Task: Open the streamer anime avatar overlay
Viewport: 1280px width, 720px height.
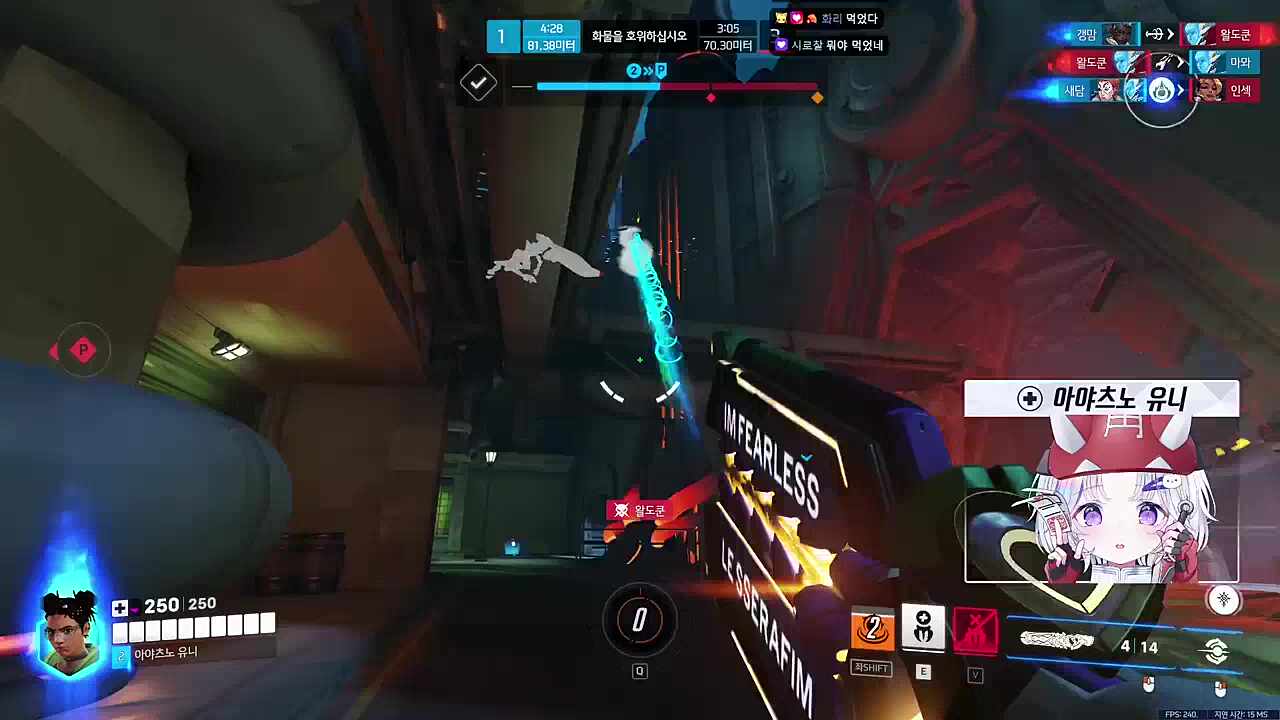Action: click(1101, 500)
